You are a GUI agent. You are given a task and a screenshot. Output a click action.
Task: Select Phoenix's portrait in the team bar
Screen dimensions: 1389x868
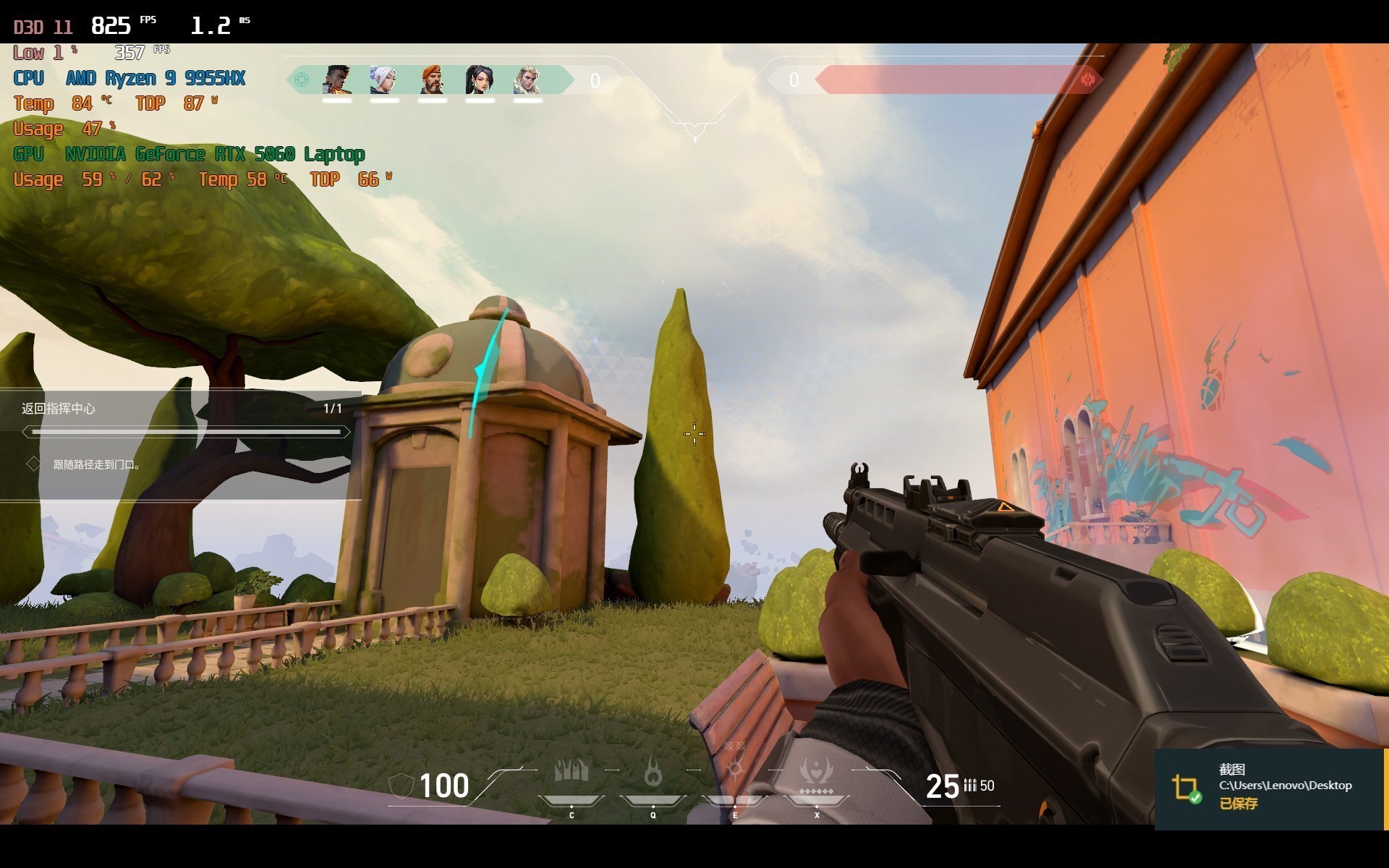[337, 80]
